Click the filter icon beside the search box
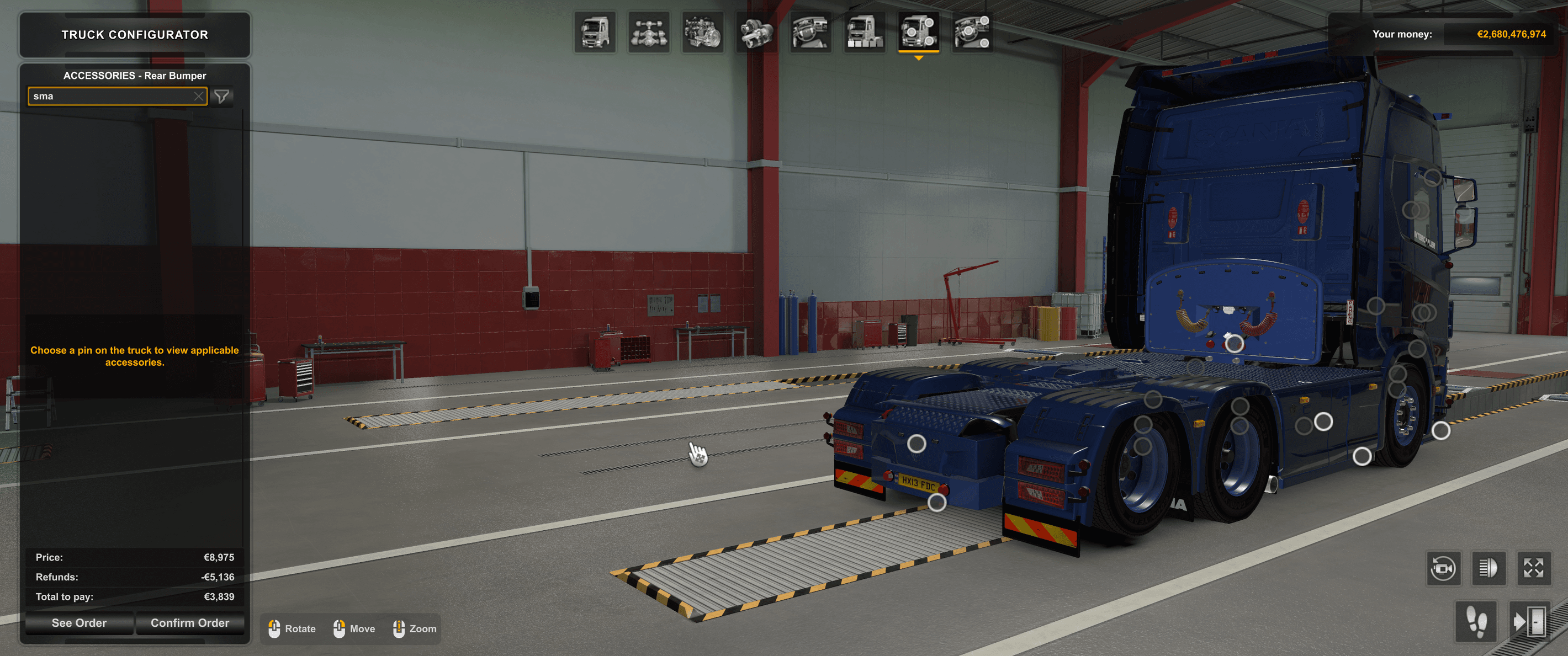This screenshot has height=656, width=1568. [x=222, y=96]
